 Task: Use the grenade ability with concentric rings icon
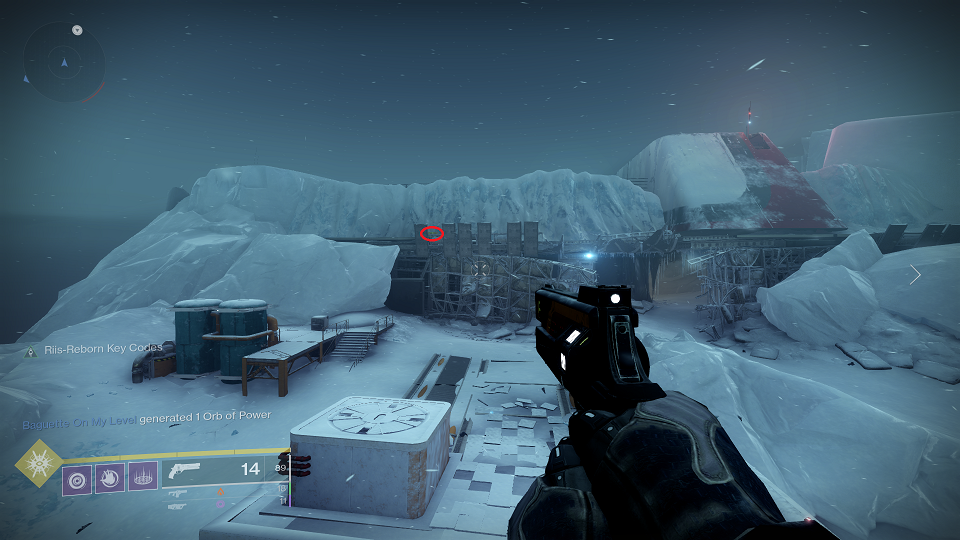click(x=77, y=477)
